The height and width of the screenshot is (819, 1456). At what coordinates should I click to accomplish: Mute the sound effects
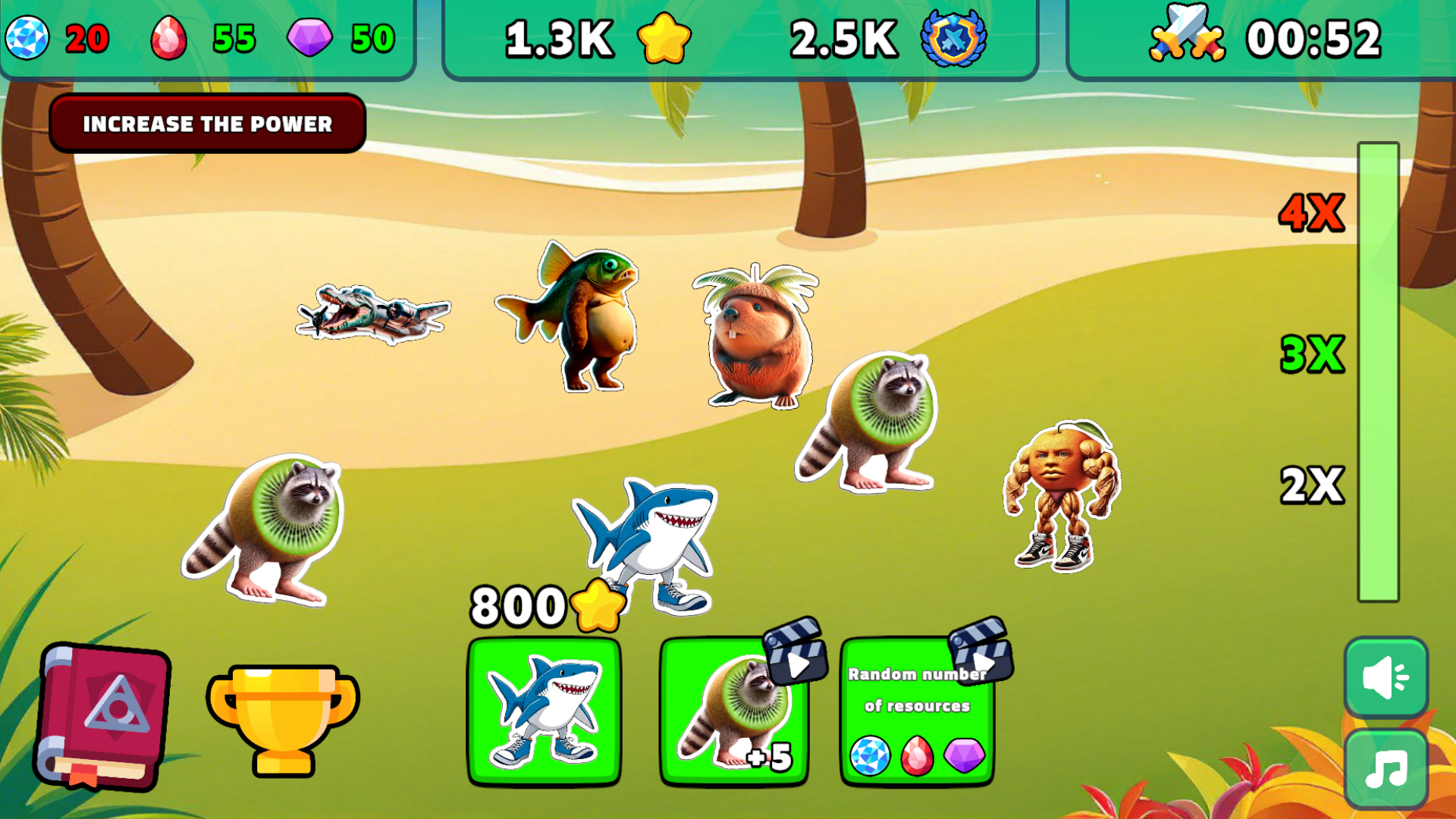click(x=1385, y=679)
